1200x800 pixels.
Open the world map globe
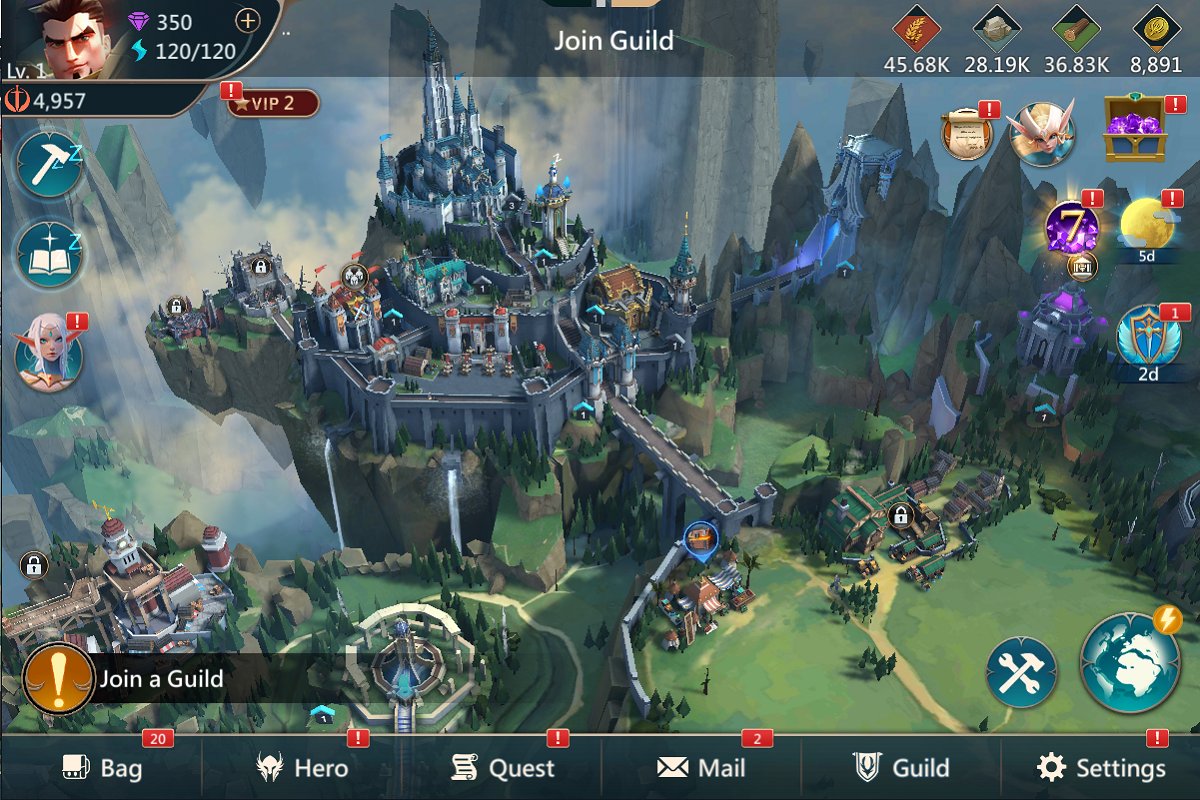click(x=1130, y=662)
